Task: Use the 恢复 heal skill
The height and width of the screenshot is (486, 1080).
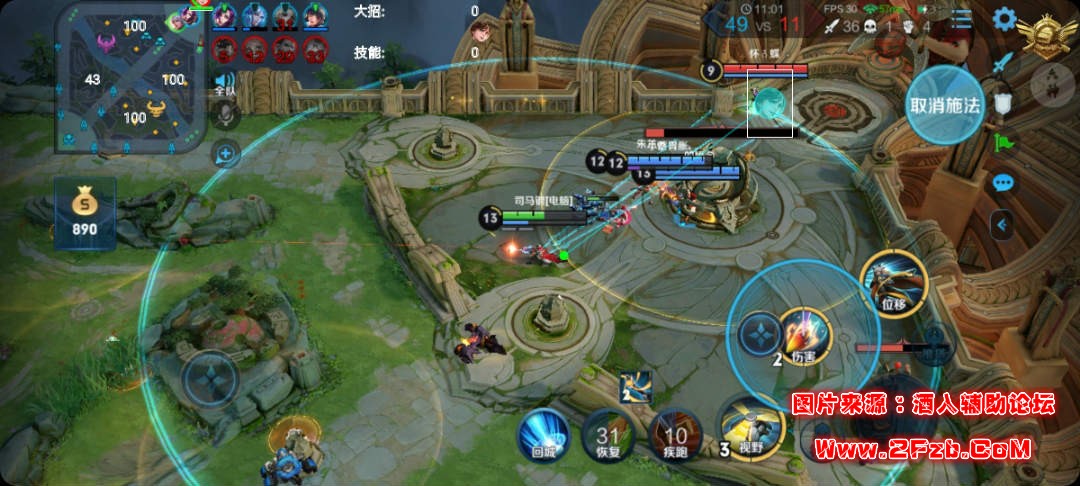Action: (x=608, y=436)
